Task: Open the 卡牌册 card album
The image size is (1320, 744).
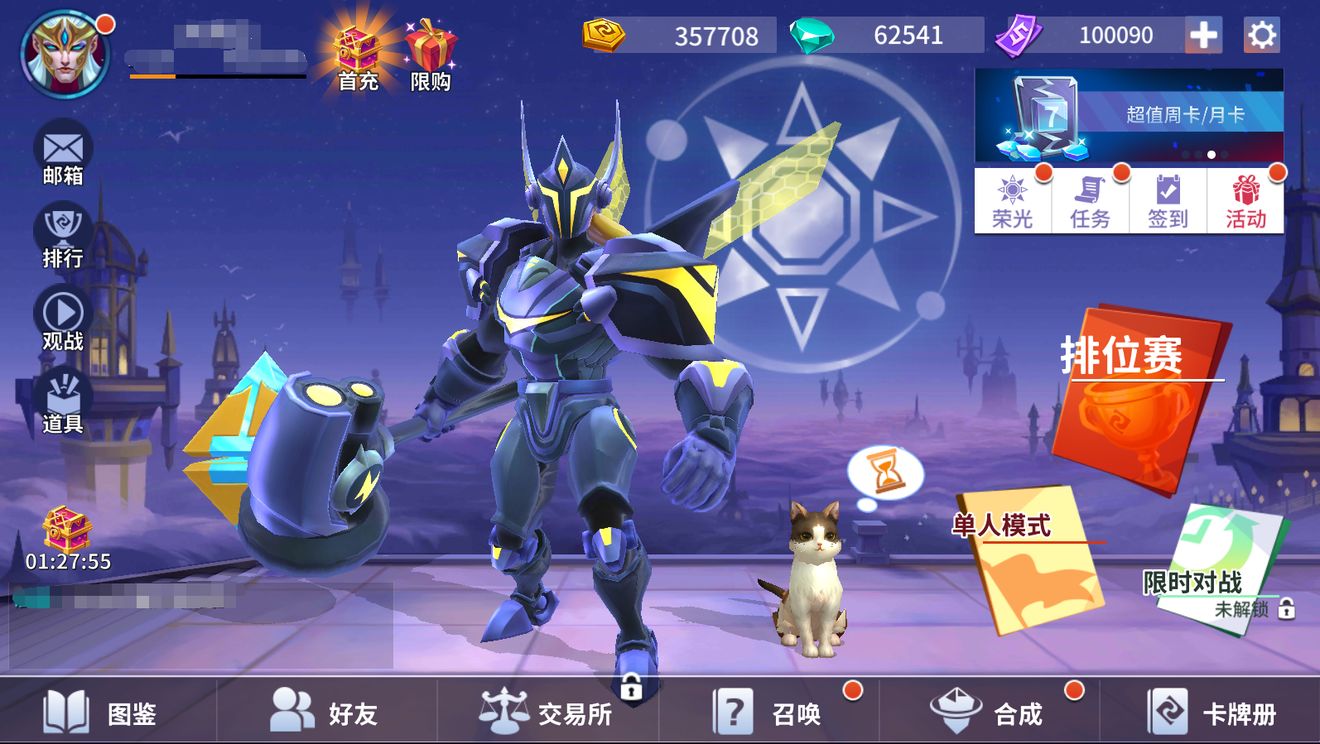Action: pos(1211,713)
